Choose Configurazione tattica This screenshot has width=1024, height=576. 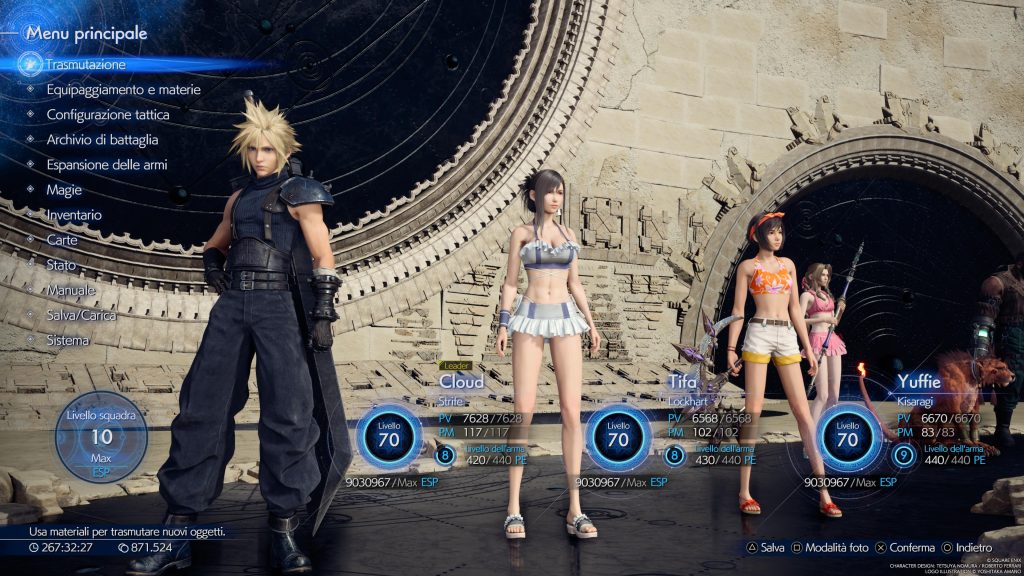108,114
